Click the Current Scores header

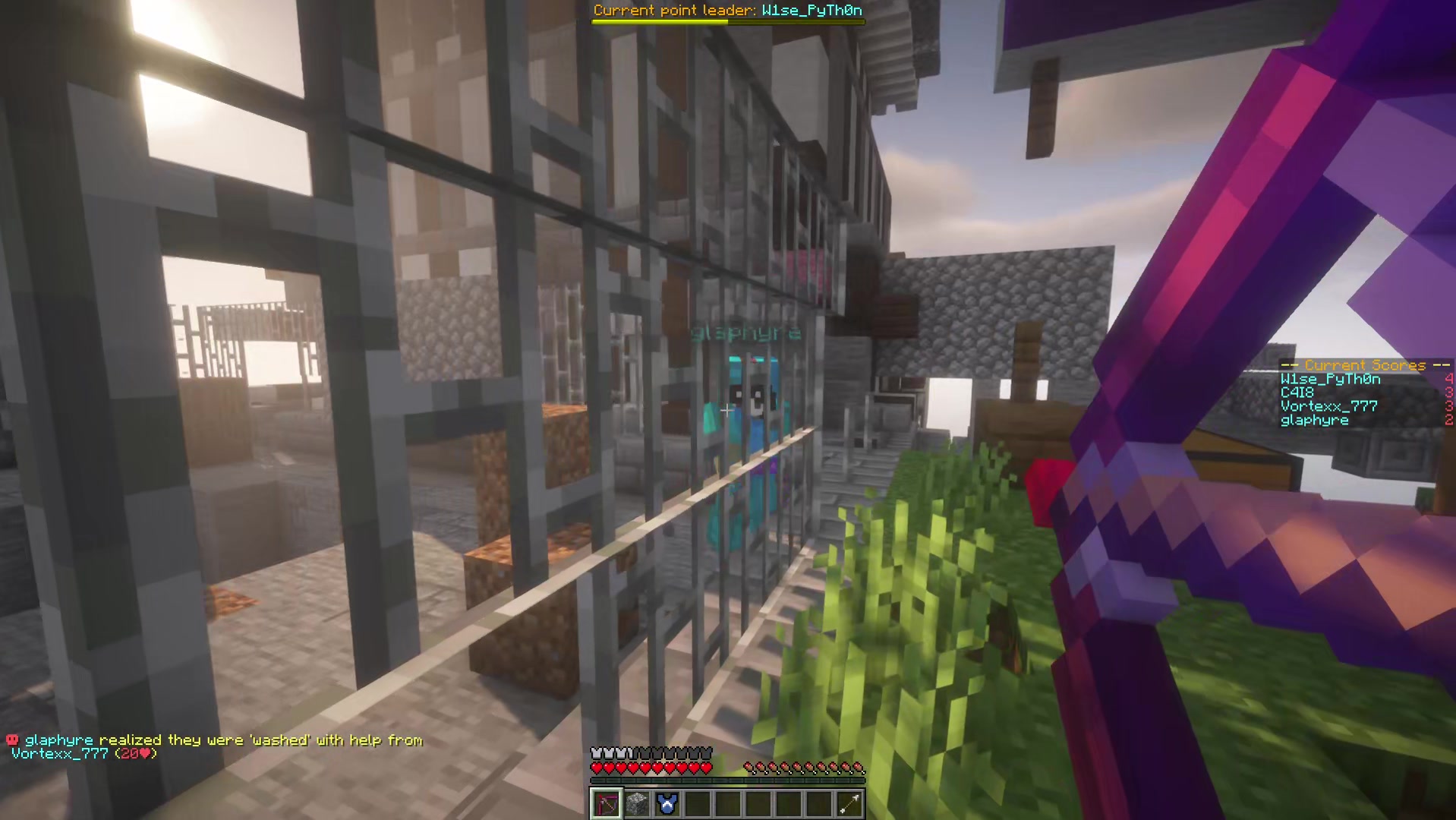pos(1366,365)
